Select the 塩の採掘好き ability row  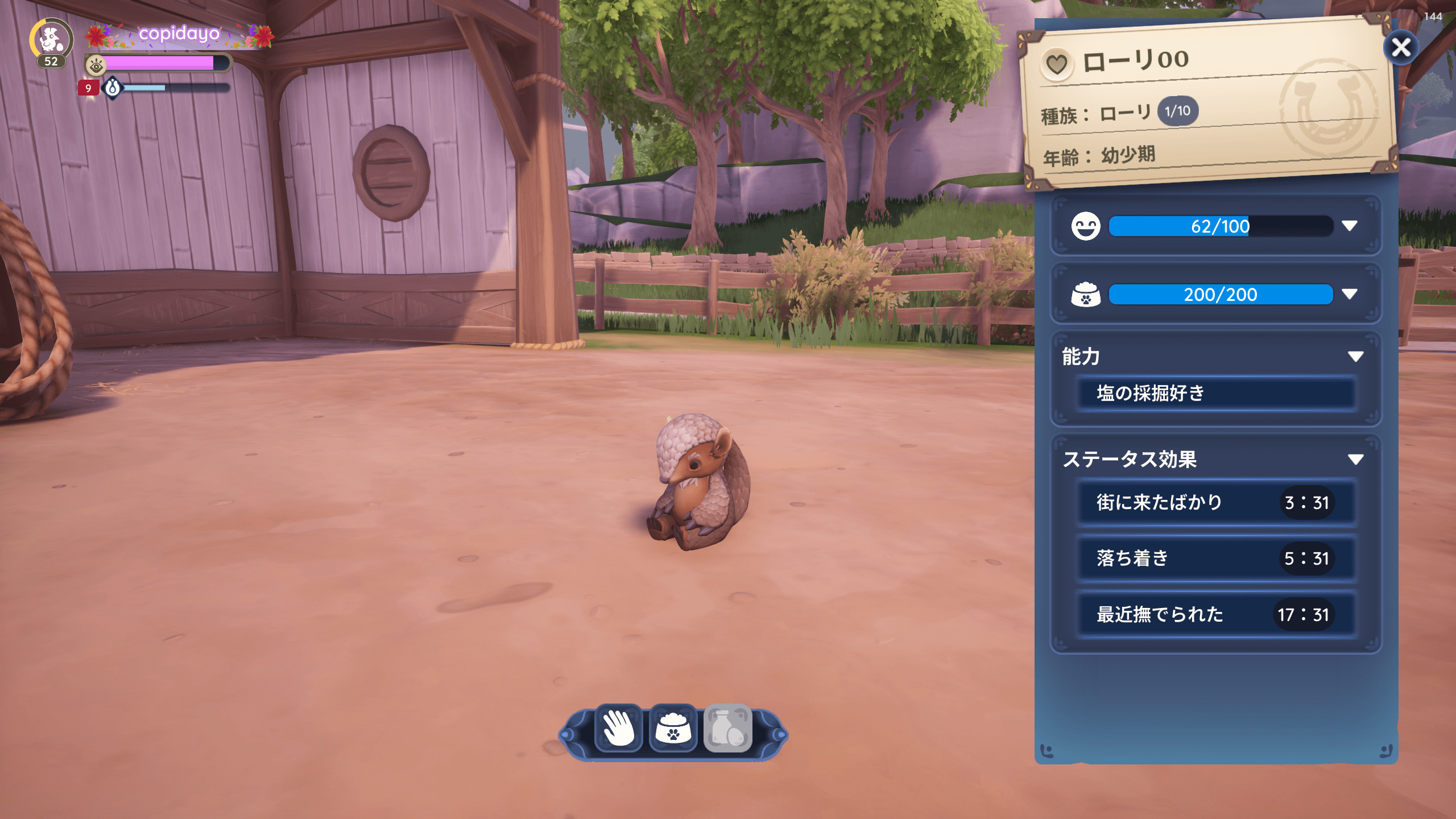coord(1216,393)
